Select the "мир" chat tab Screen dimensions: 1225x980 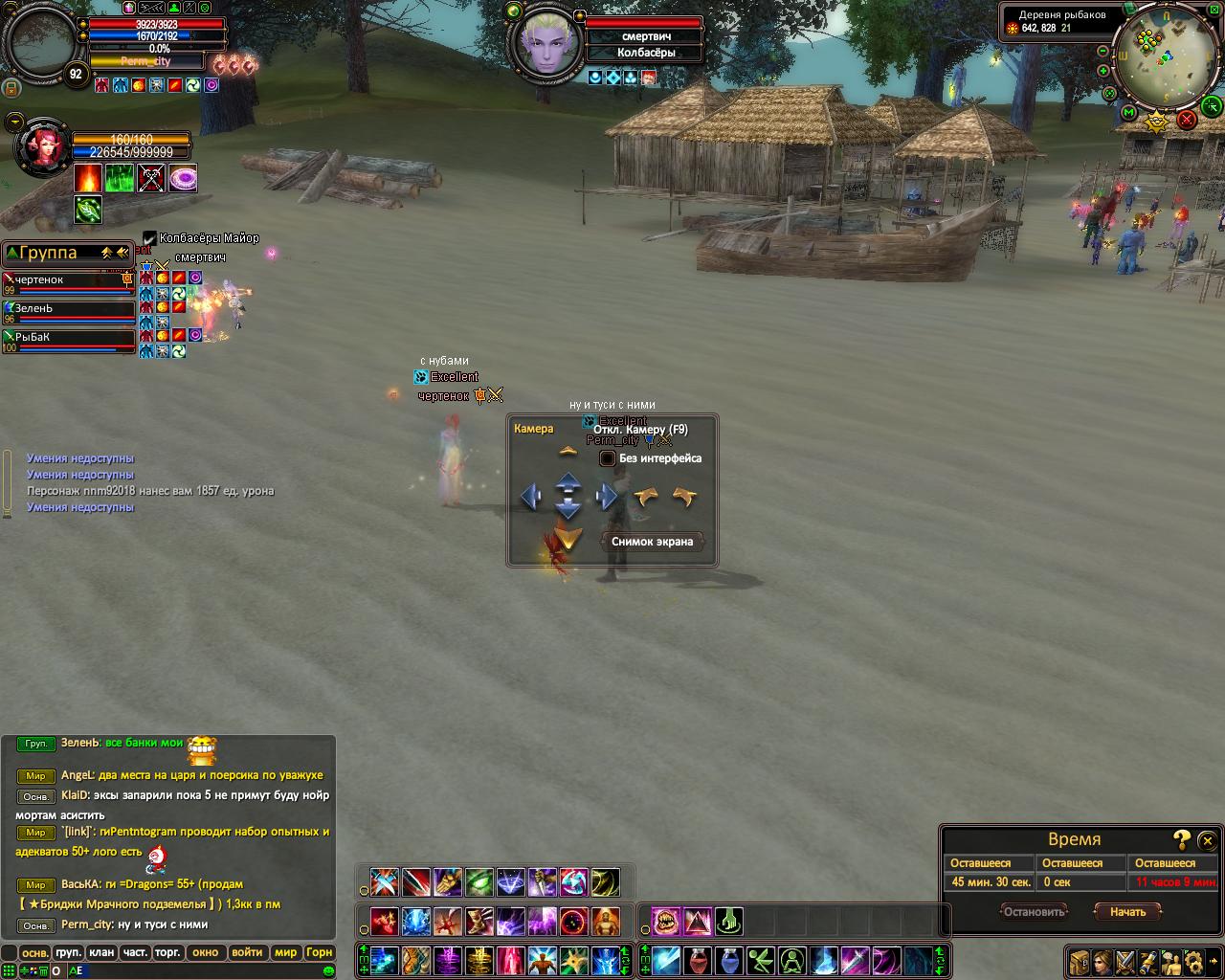(x=285, y=952)
